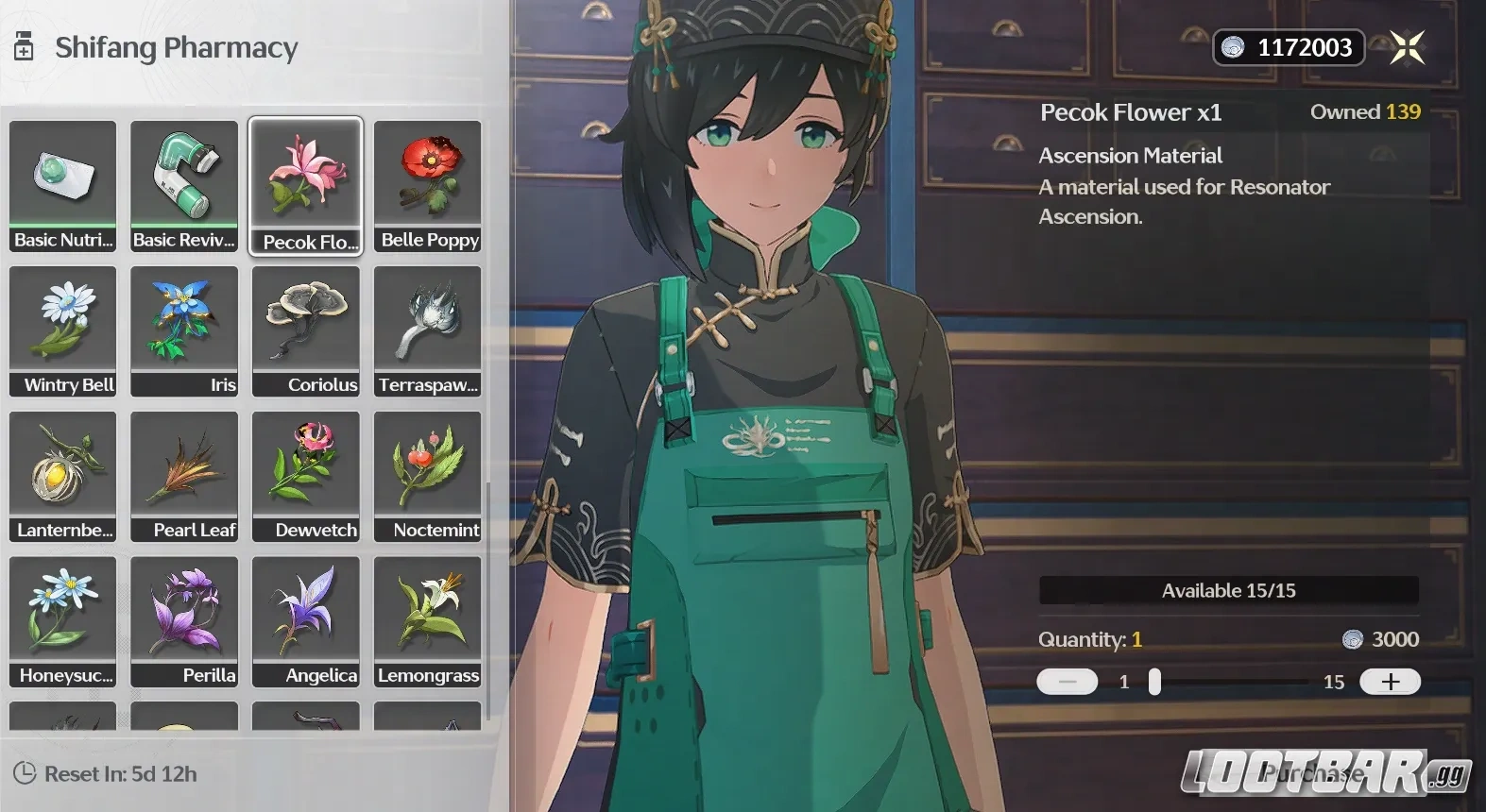Increase quantity with the plus button
This screenshot has width=1486, height=812.
[1390, 682]
